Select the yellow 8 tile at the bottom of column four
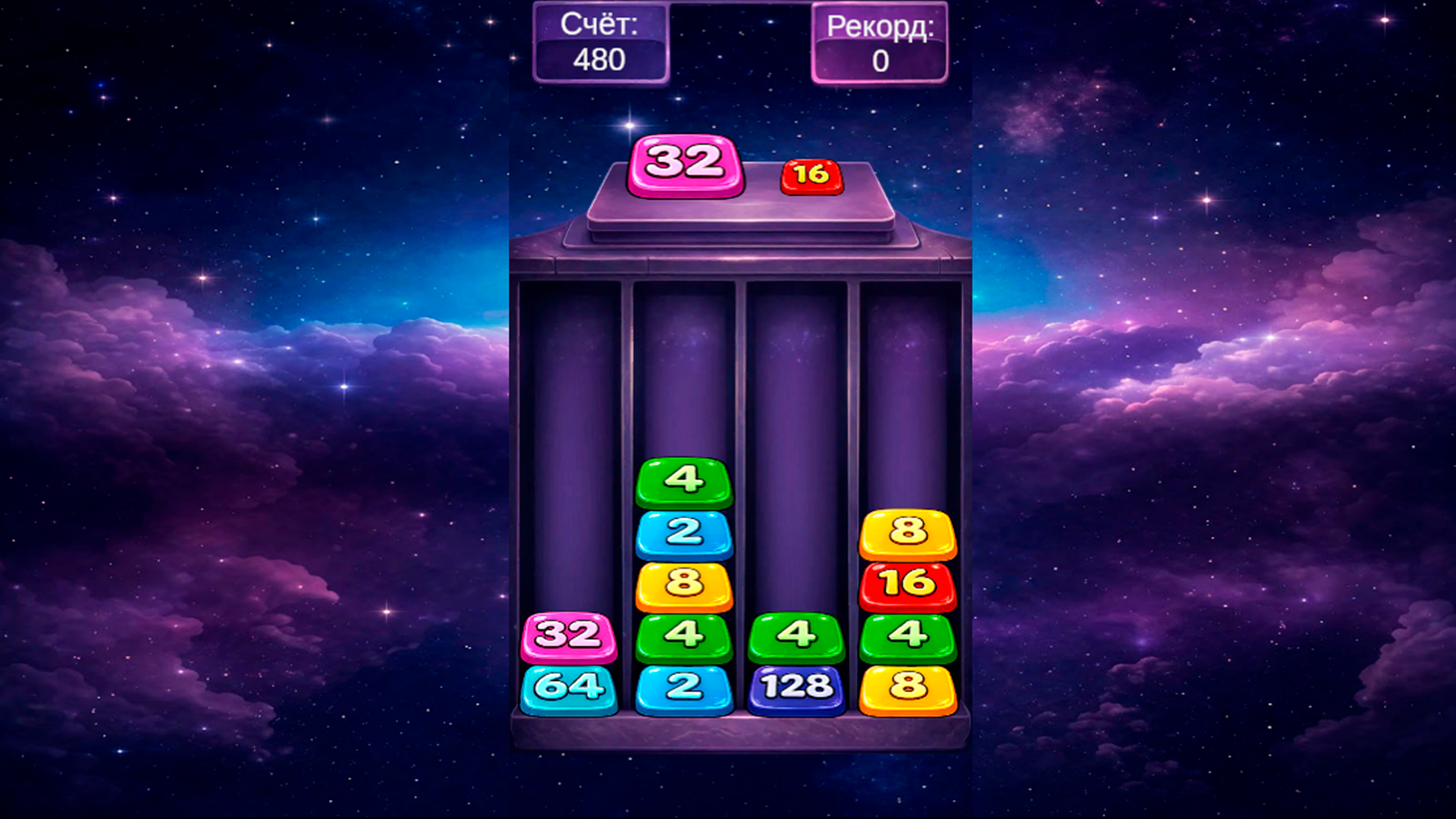1456x819 pixels. coord(907,689)
